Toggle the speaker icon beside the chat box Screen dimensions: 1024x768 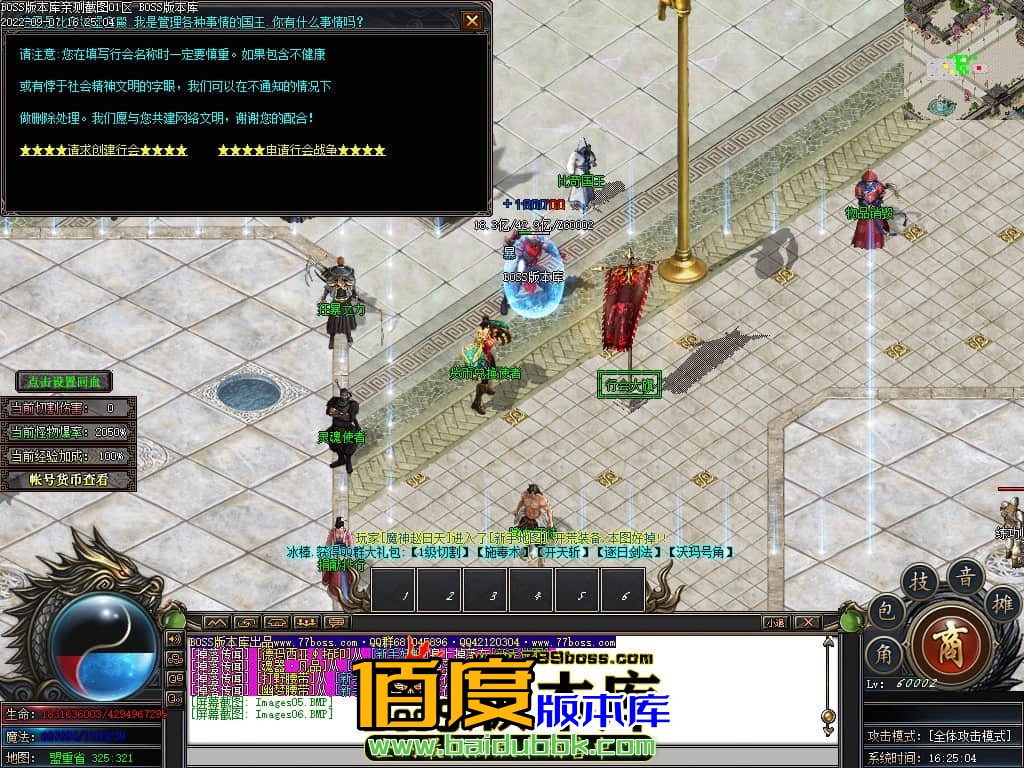tap(175, 640)
